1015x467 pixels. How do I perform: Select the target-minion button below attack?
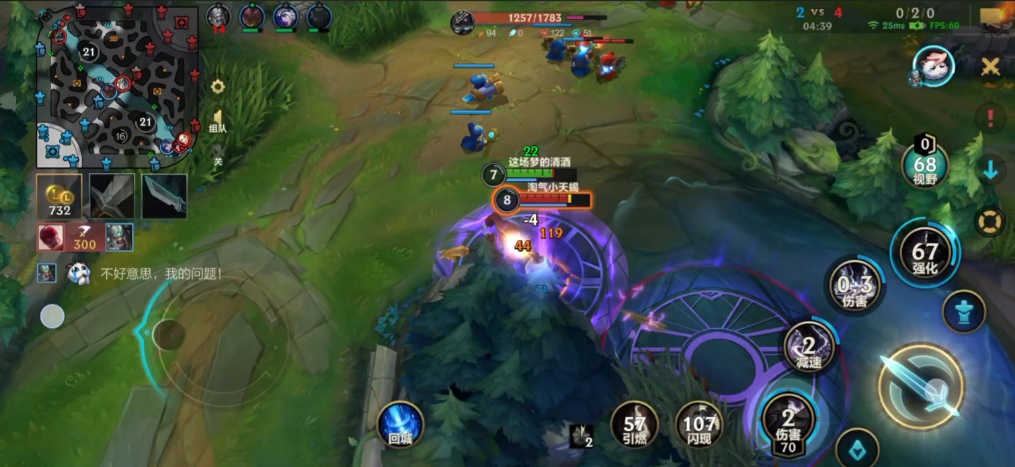tap(857, 448)
